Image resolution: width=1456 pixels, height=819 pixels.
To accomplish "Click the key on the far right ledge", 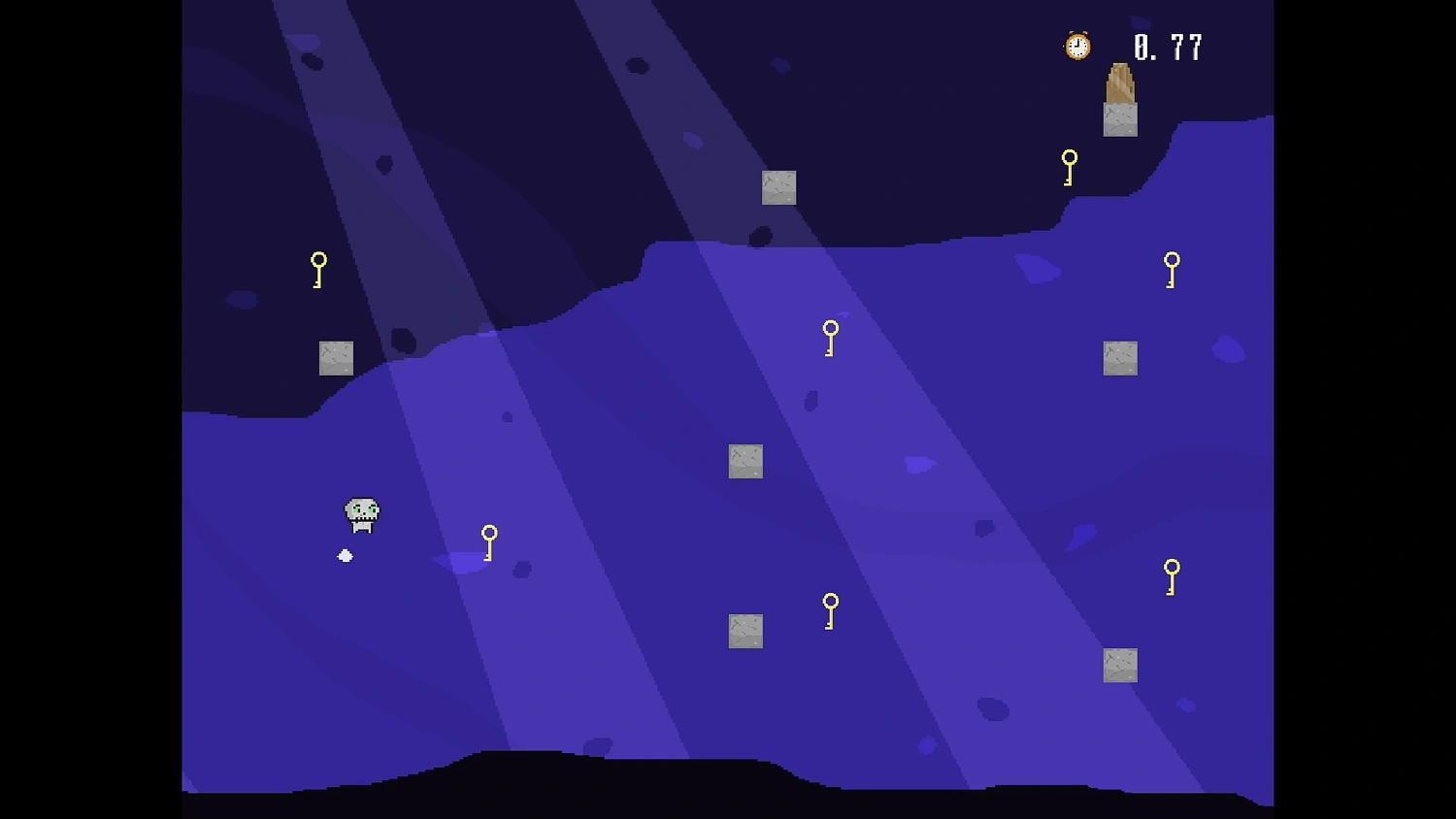I will click(1173, 269).
